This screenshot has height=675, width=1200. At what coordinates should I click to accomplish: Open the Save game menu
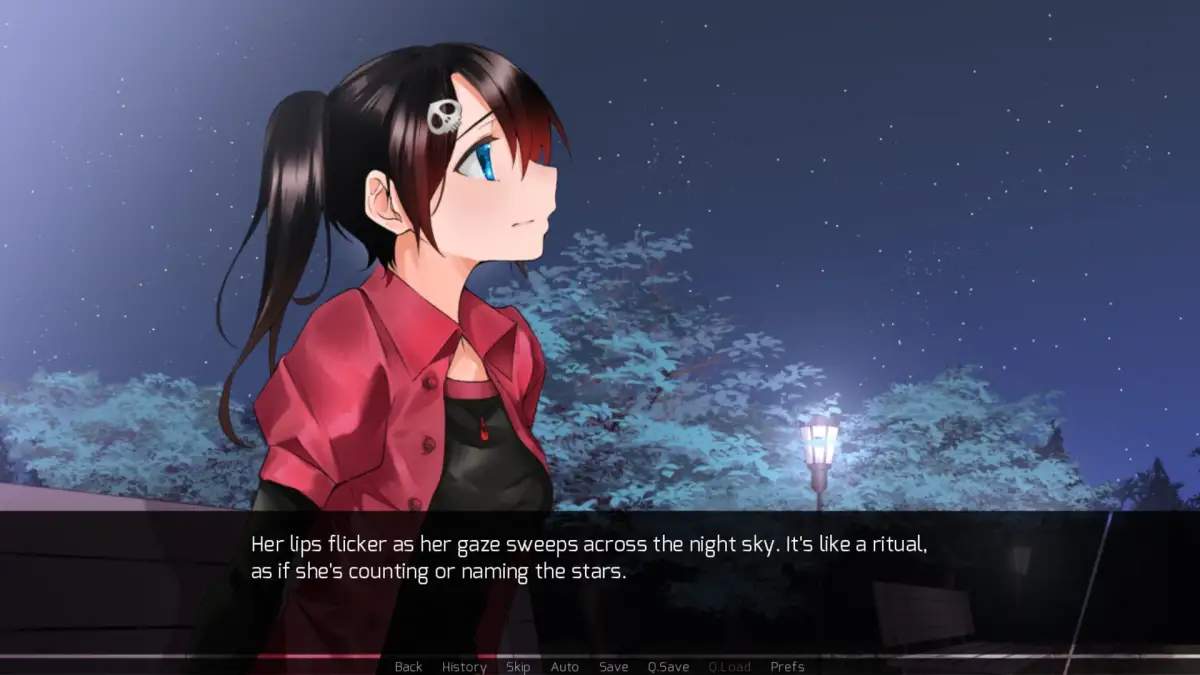(x=614, y=667)
